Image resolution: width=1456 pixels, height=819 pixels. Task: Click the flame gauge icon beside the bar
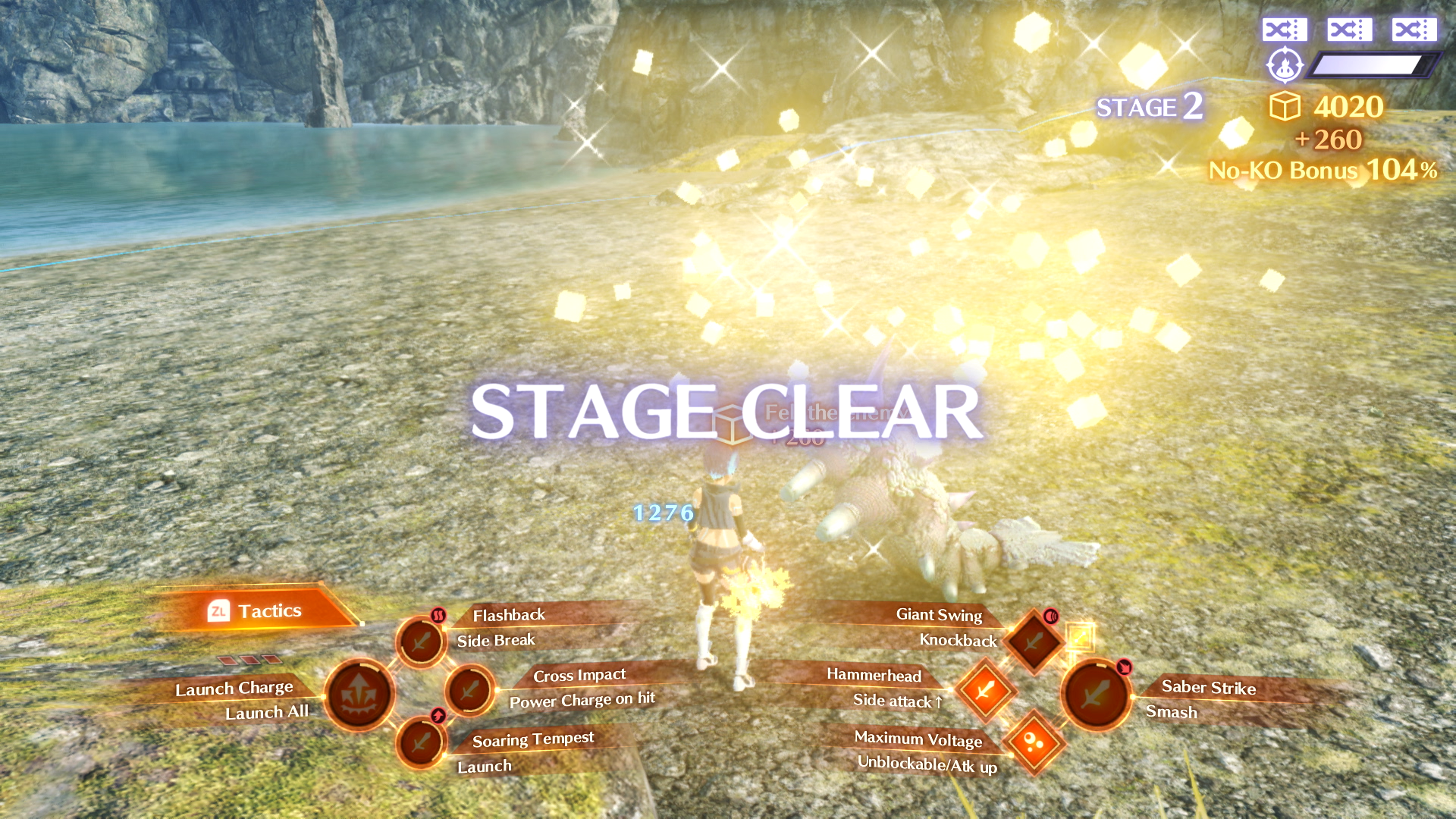coord(1285,66)
